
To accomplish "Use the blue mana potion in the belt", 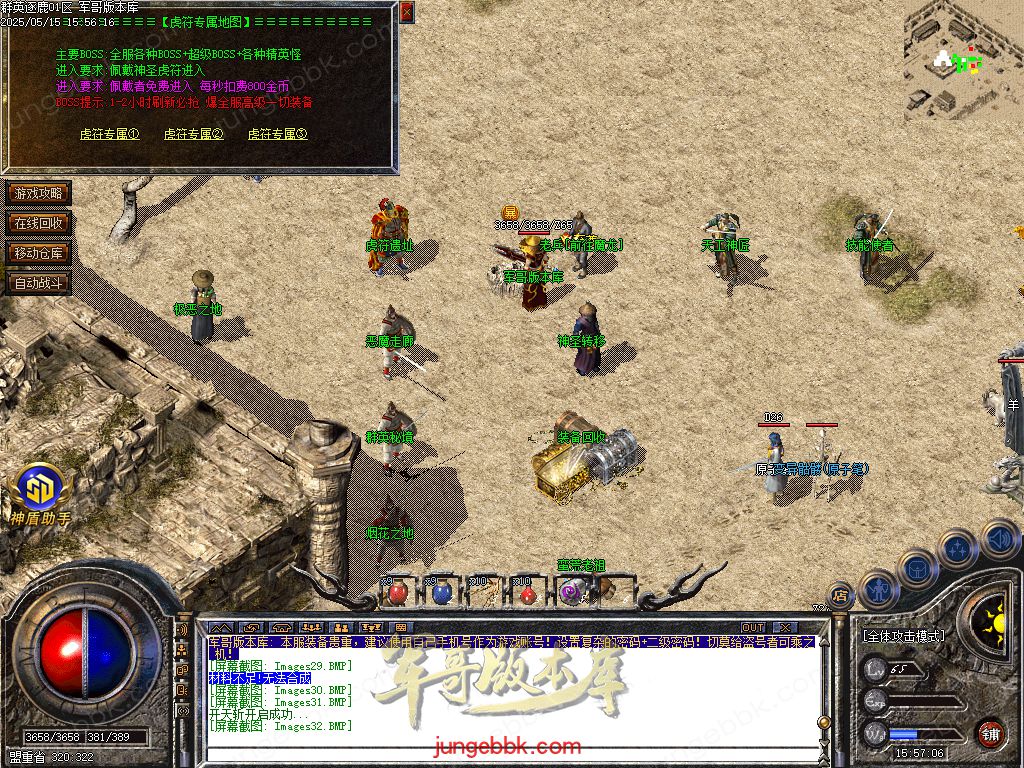I will click(441, 592).
